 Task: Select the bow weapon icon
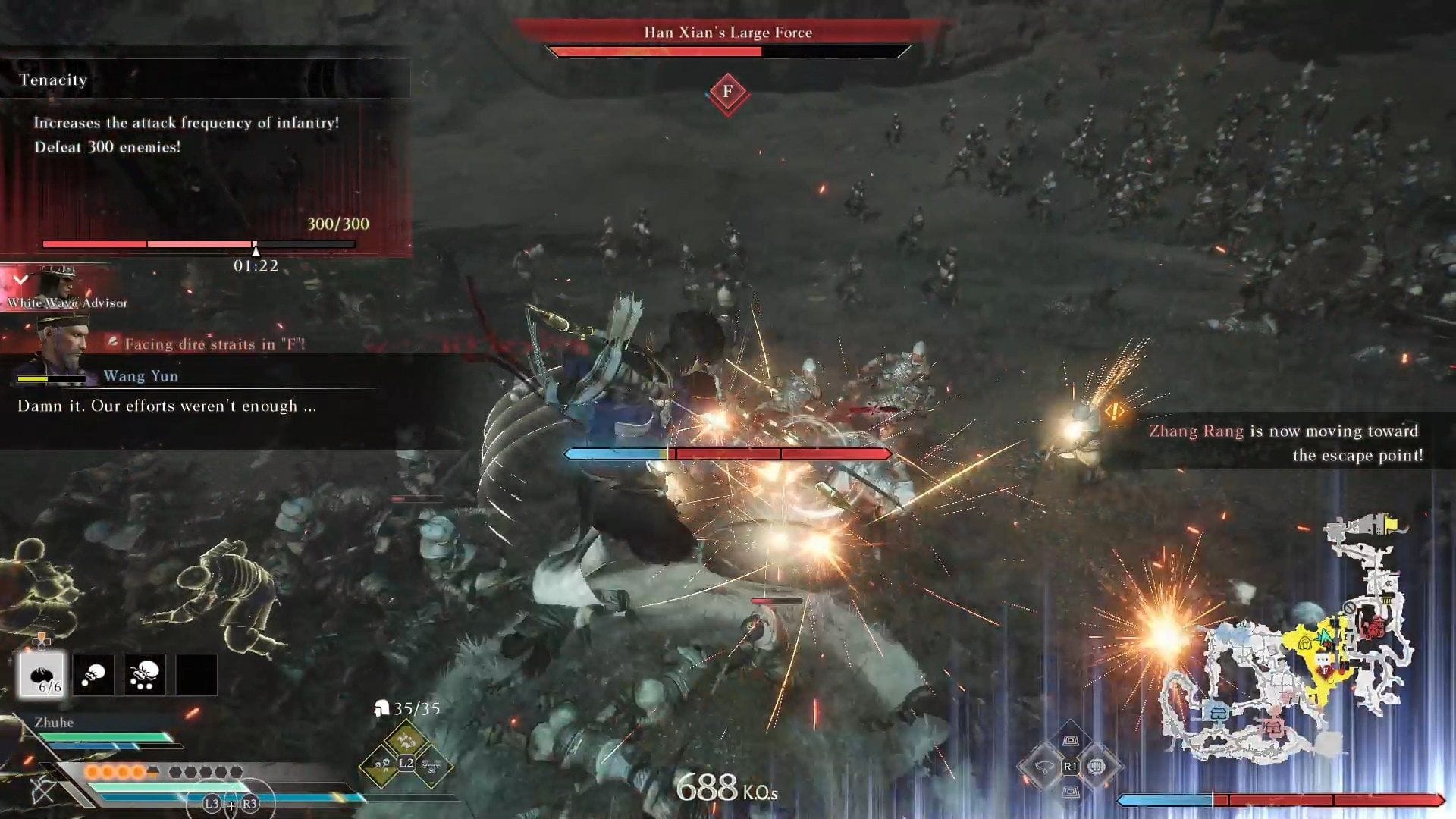coord(42,790)
